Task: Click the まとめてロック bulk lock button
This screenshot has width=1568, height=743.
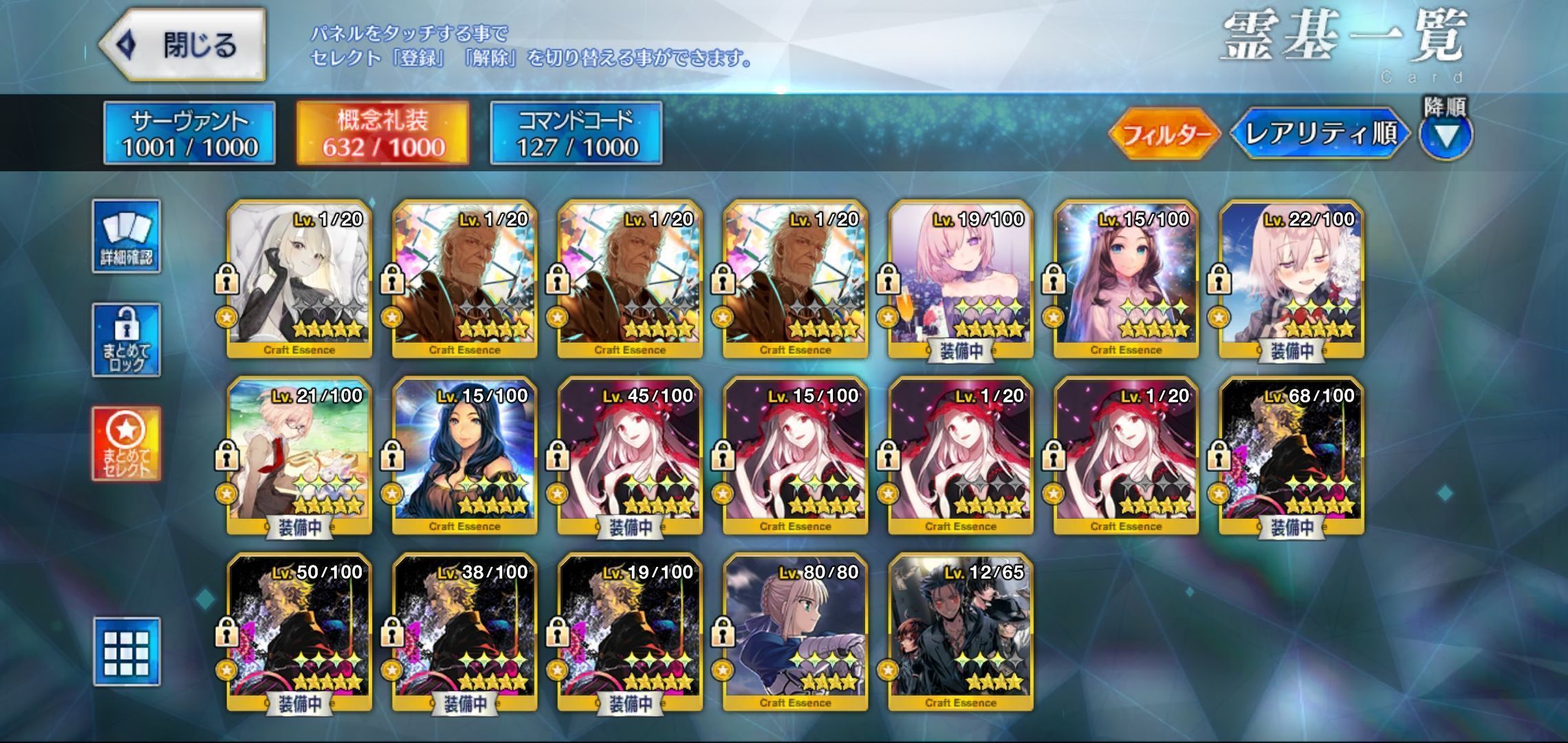Action: (x=127, y=340)
